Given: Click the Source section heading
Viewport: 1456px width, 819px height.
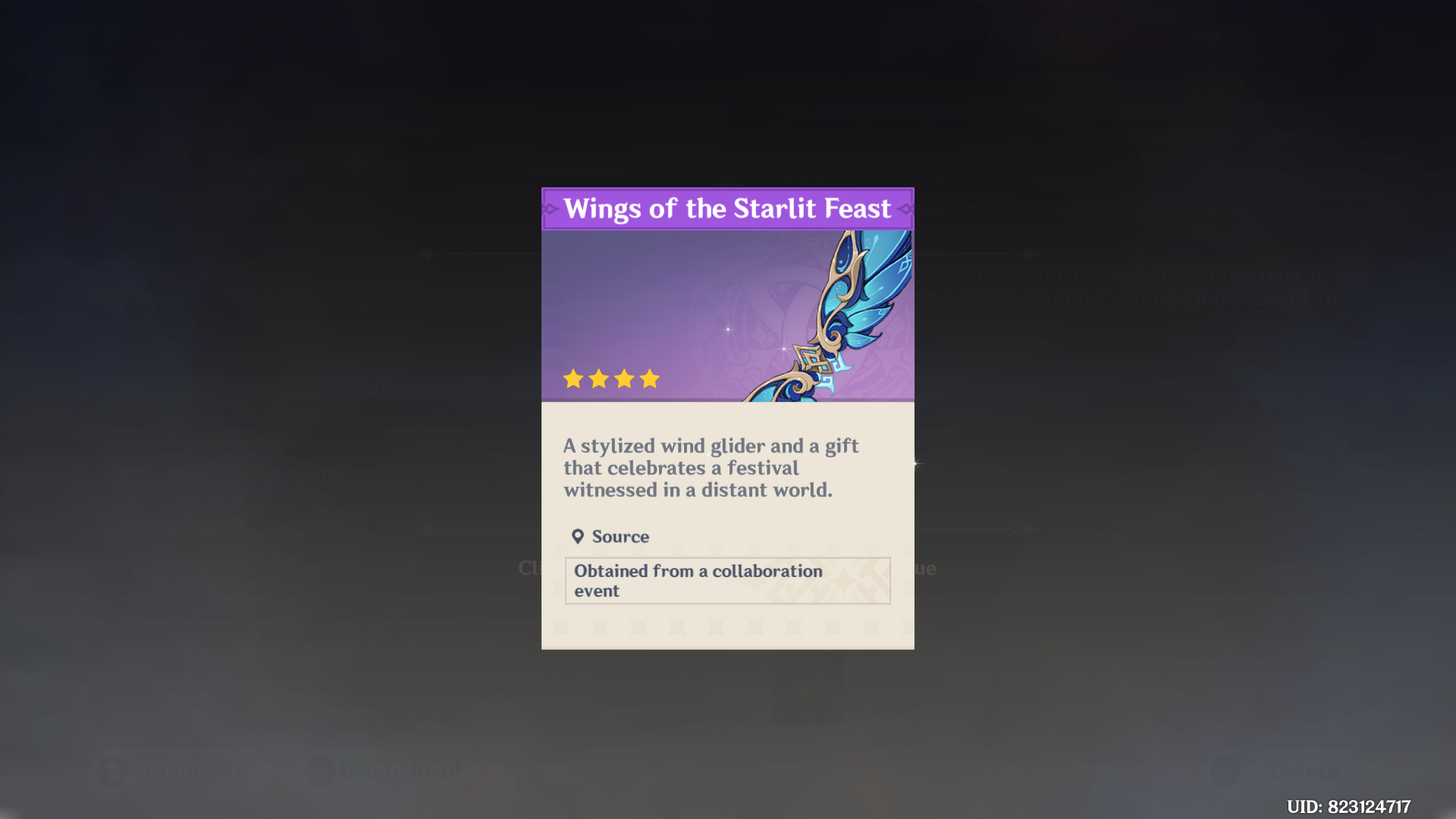Looking at the screenshot, I should (x=620, y=536).
